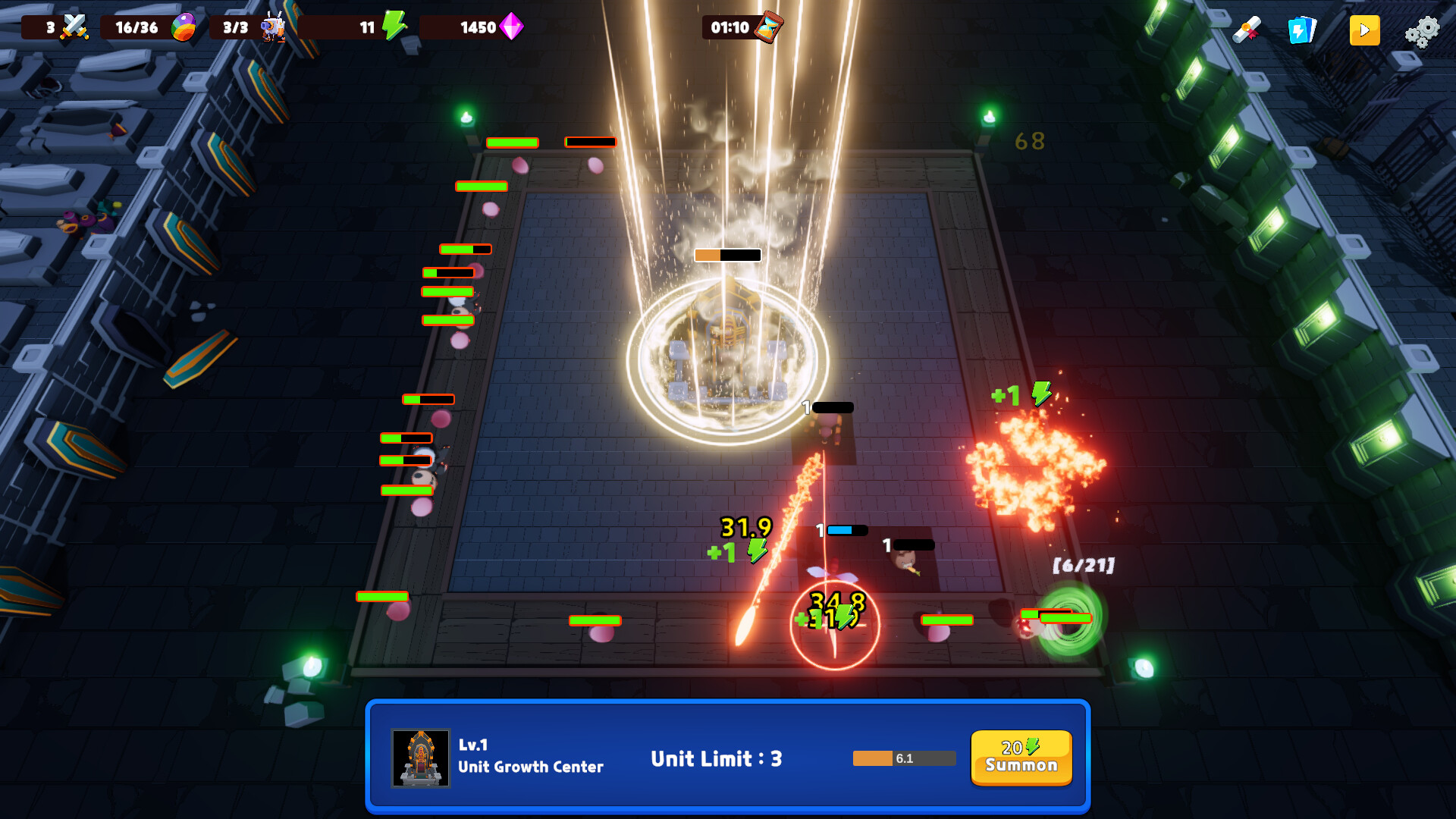Screen dimensions: 1456x819
Task: Toggle the yellow game speed play button
Action: click(1364, 30)
